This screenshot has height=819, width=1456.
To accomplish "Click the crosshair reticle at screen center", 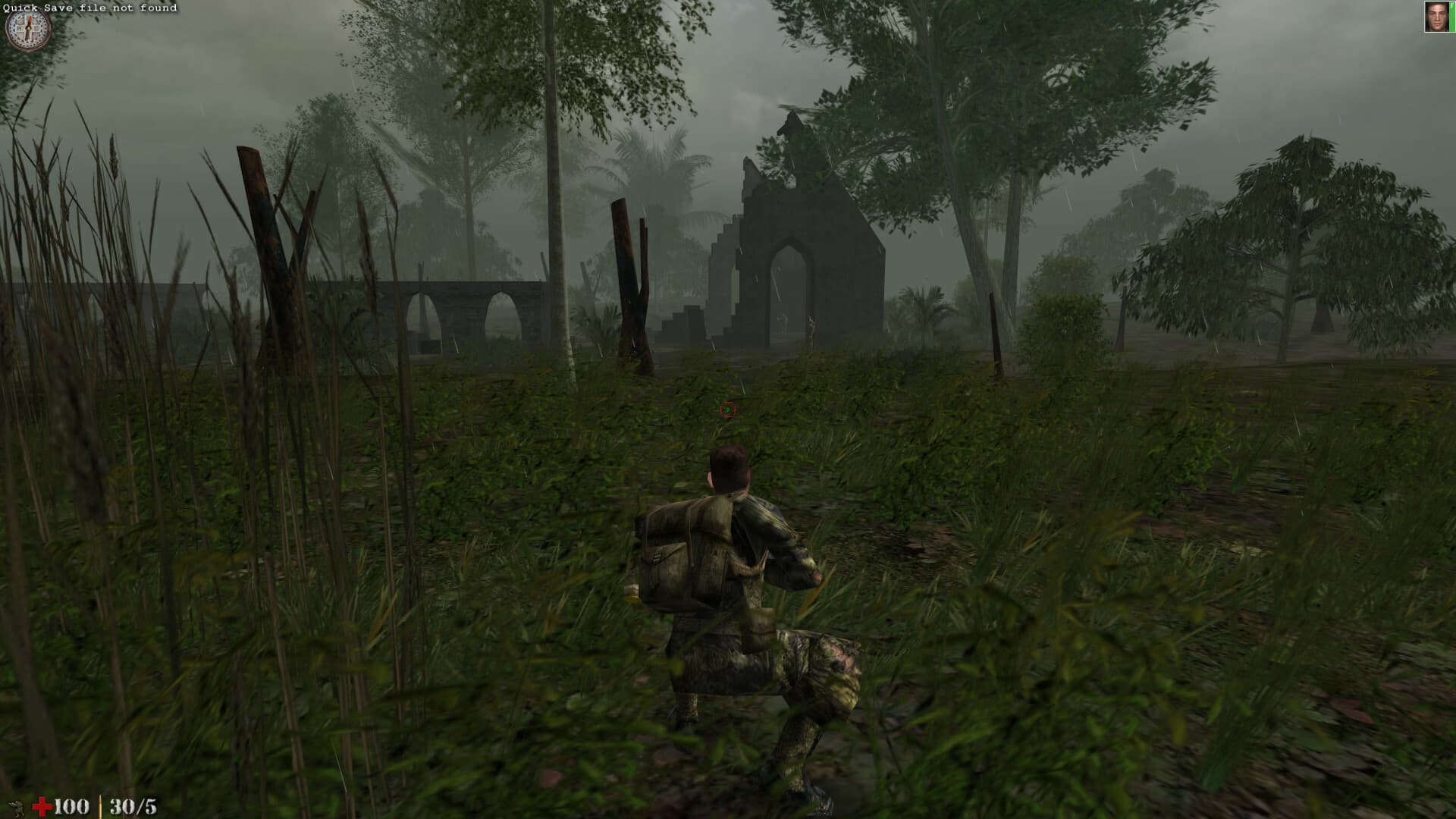I will click(728, 409).
